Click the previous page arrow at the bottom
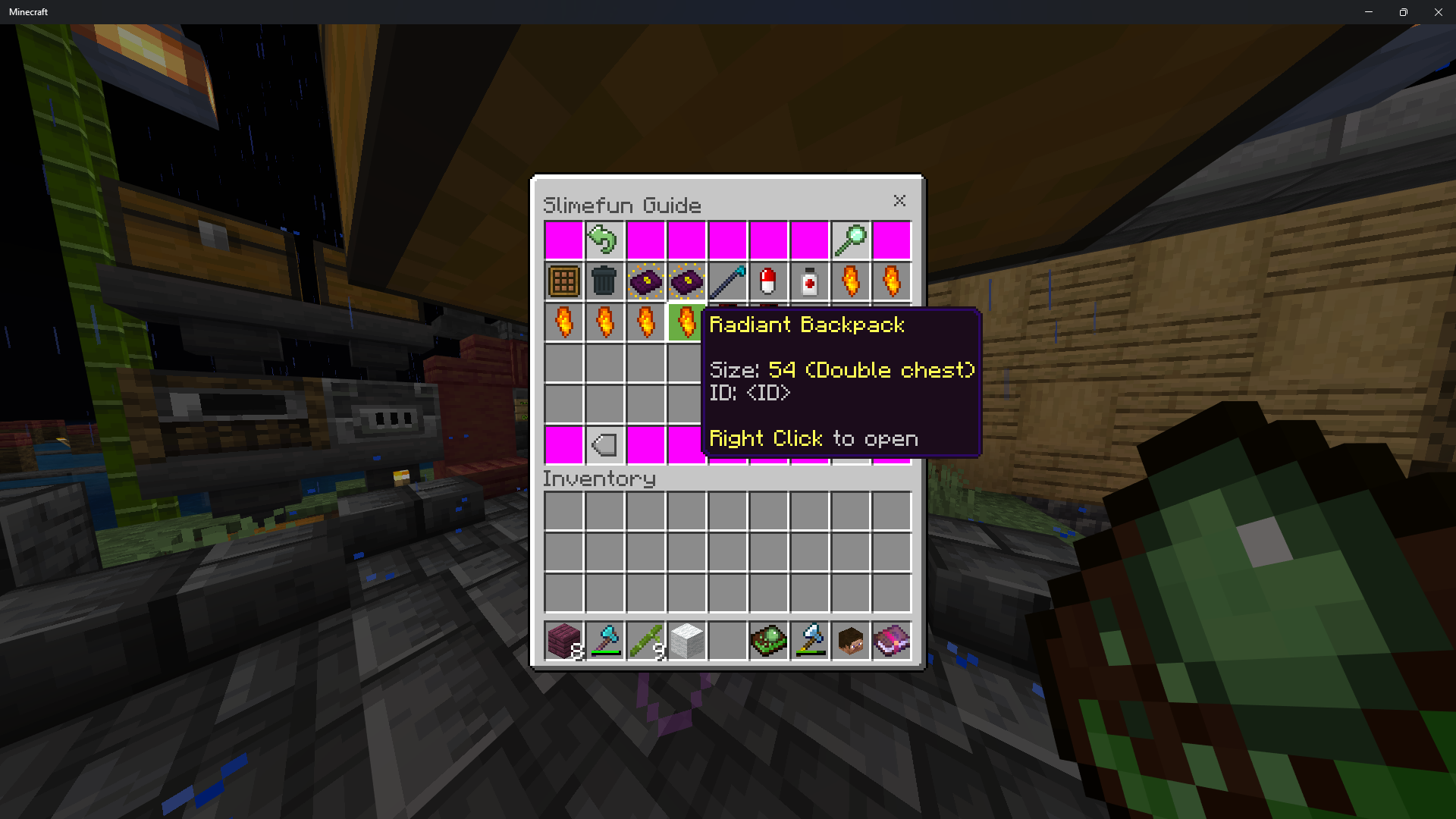 coord(604,444)
